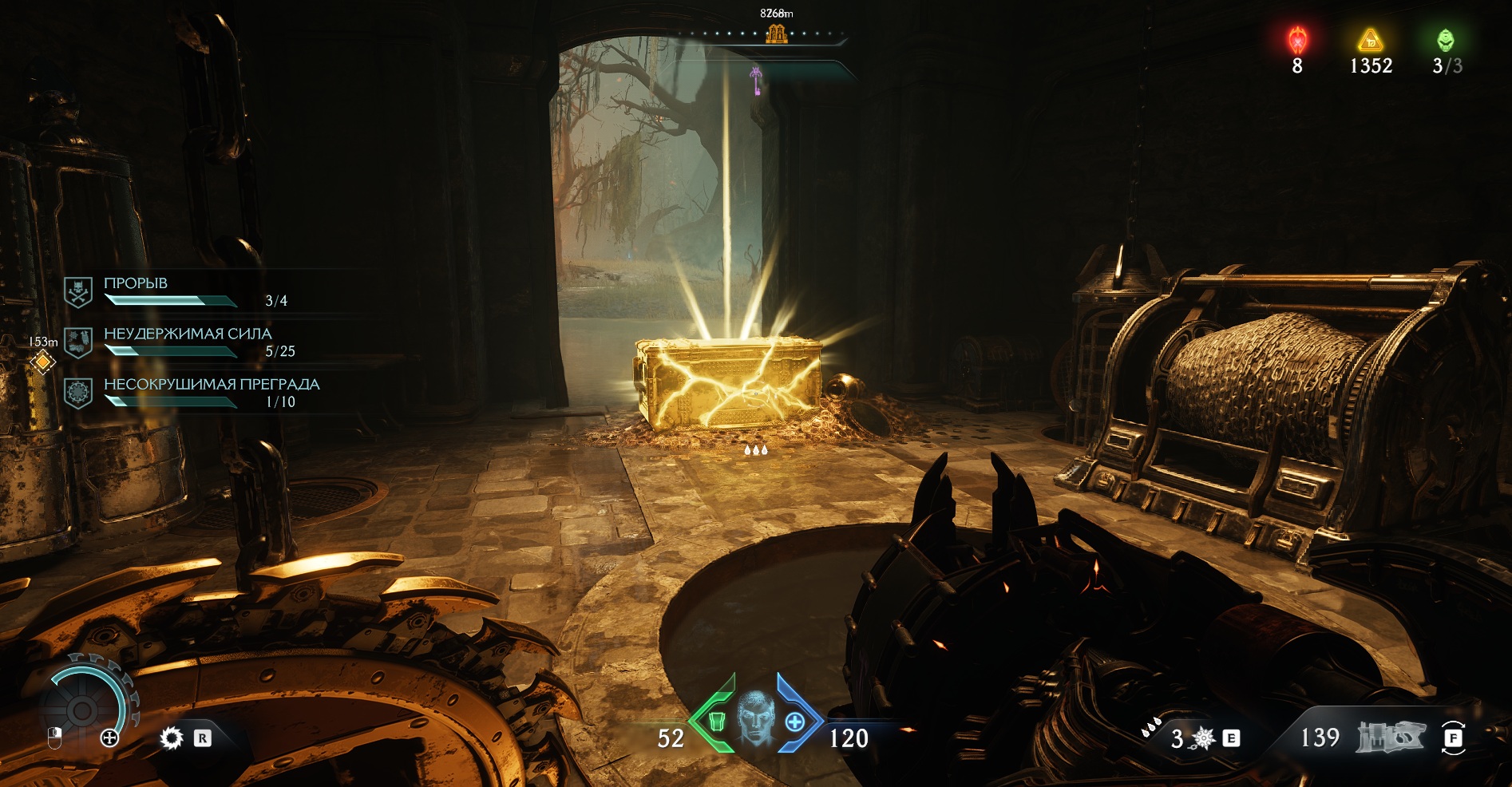Click the equipped weapon icon
The height and width of the screenshot is (787, 1512).
[x=1390, y=738]
